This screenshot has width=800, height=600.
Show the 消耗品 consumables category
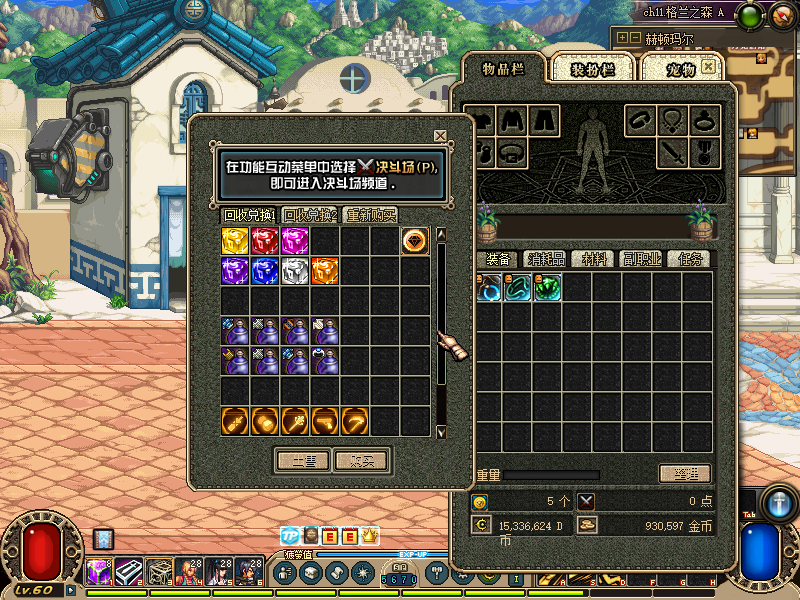[x=545, y=259]
